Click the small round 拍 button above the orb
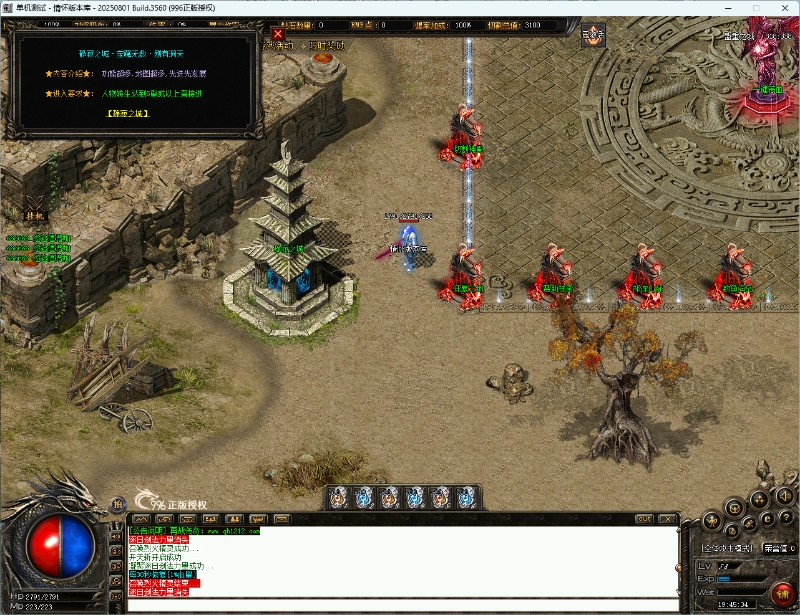The width and height of the screenshot is (800, 615). pyautogui.click(x=116, y=504)
